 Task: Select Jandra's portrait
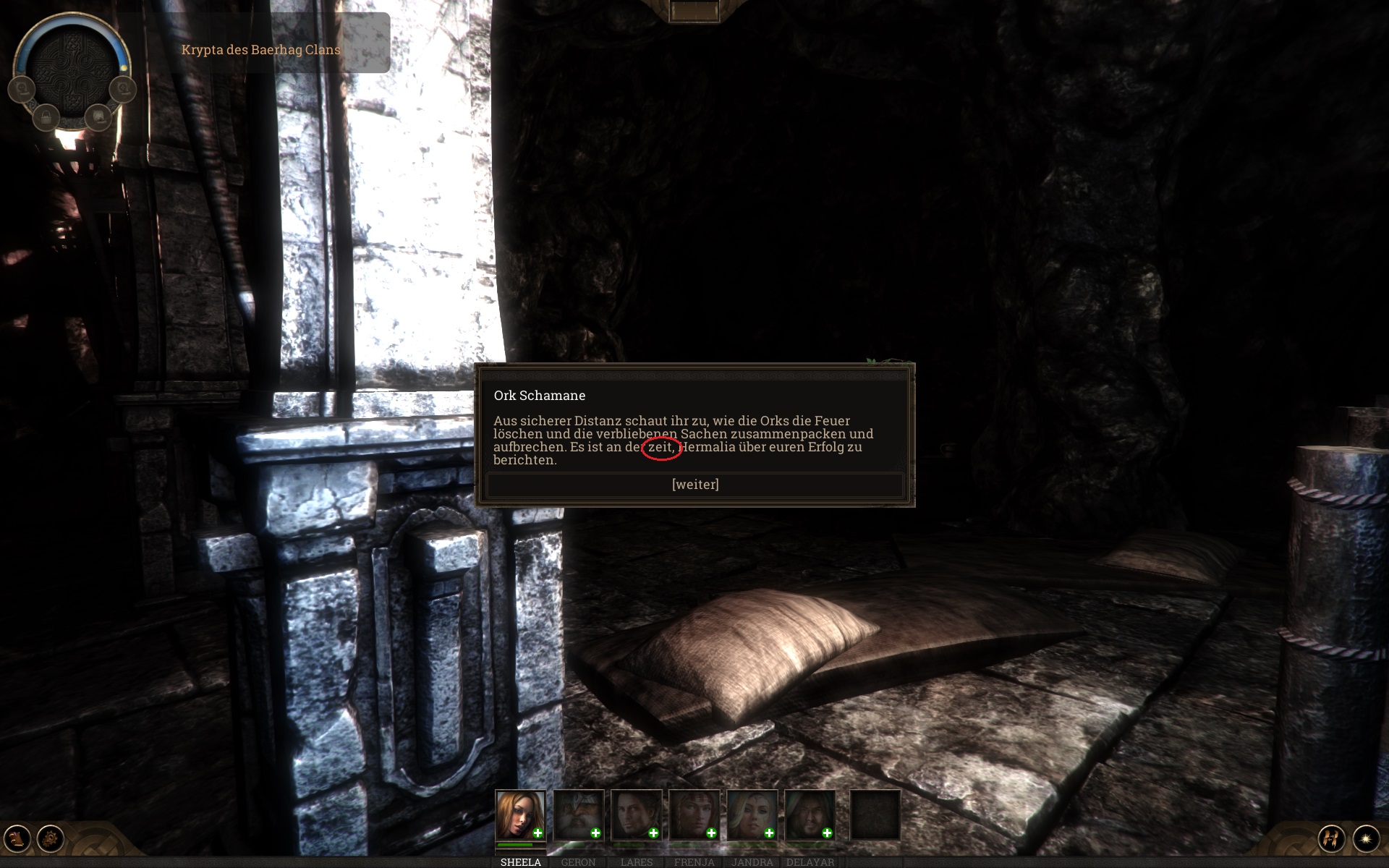click(751, 814)
